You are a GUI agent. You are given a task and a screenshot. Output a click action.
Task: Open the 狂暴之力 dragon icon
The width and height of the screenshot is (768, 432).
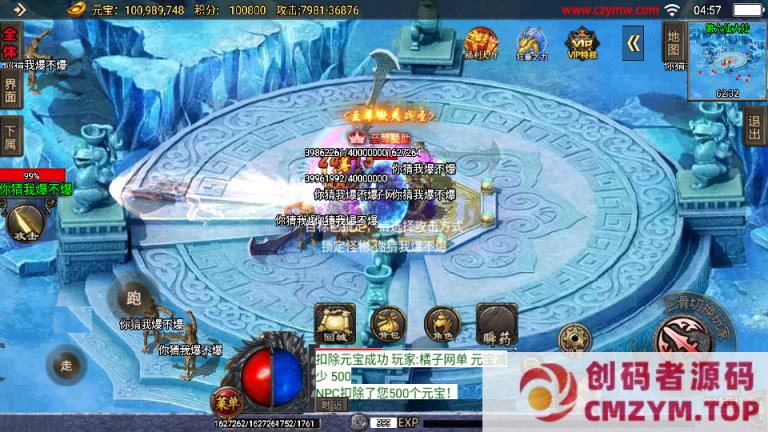click(531, 43)
